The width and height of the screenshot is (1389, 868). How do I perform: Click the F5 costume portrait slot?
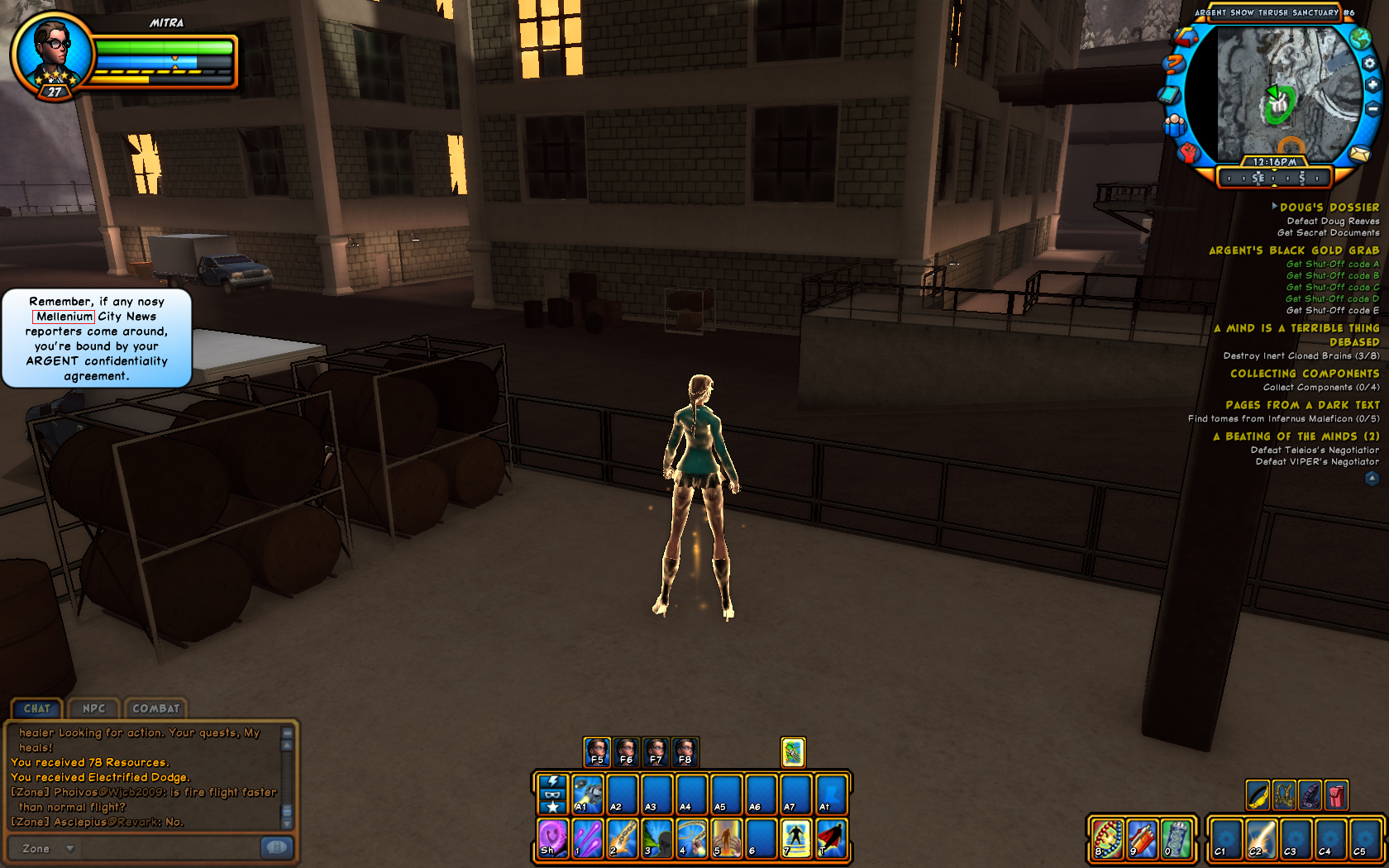[596, 751]
